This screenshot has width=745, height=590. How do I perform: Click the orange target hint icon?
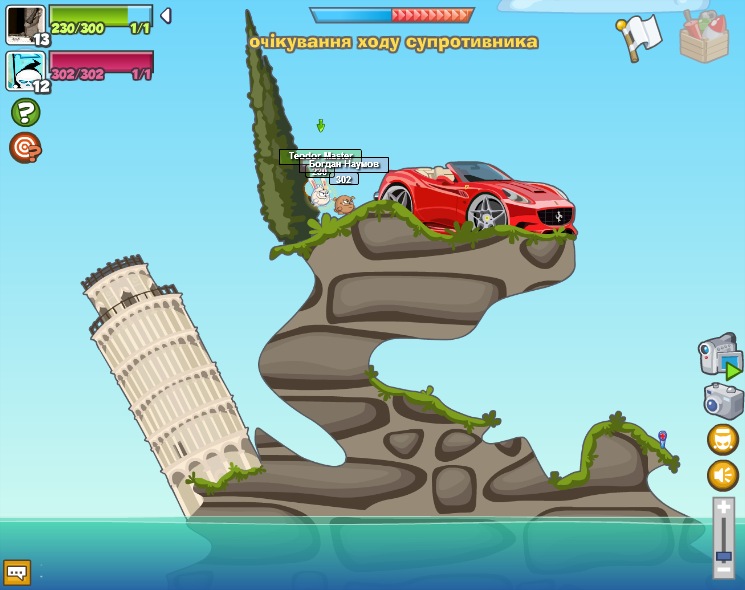tap(25, 148)
